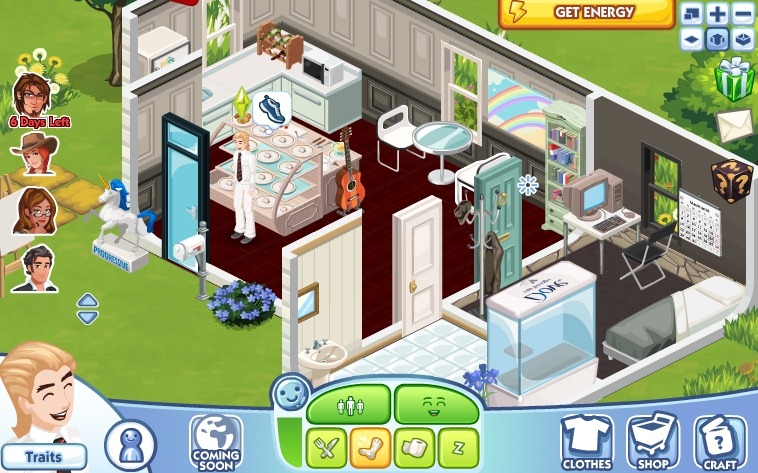
Task: Open the Craft menu
Action: [720, 441]
